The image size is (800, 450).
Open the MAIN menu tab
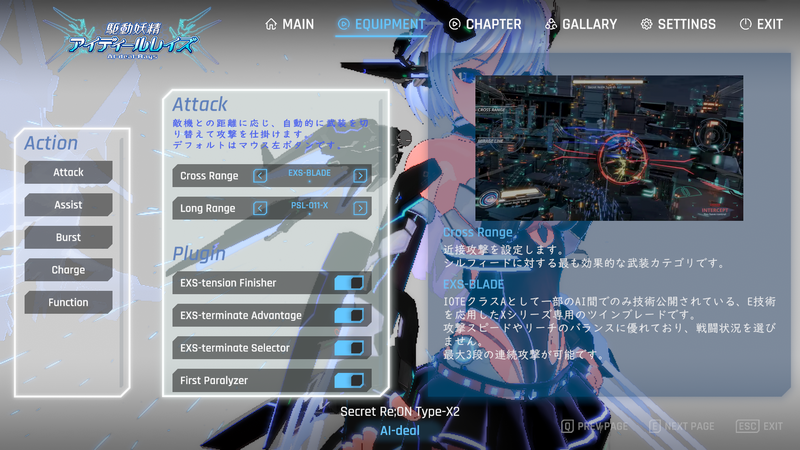pyautogui.click(x=290, y=24)
